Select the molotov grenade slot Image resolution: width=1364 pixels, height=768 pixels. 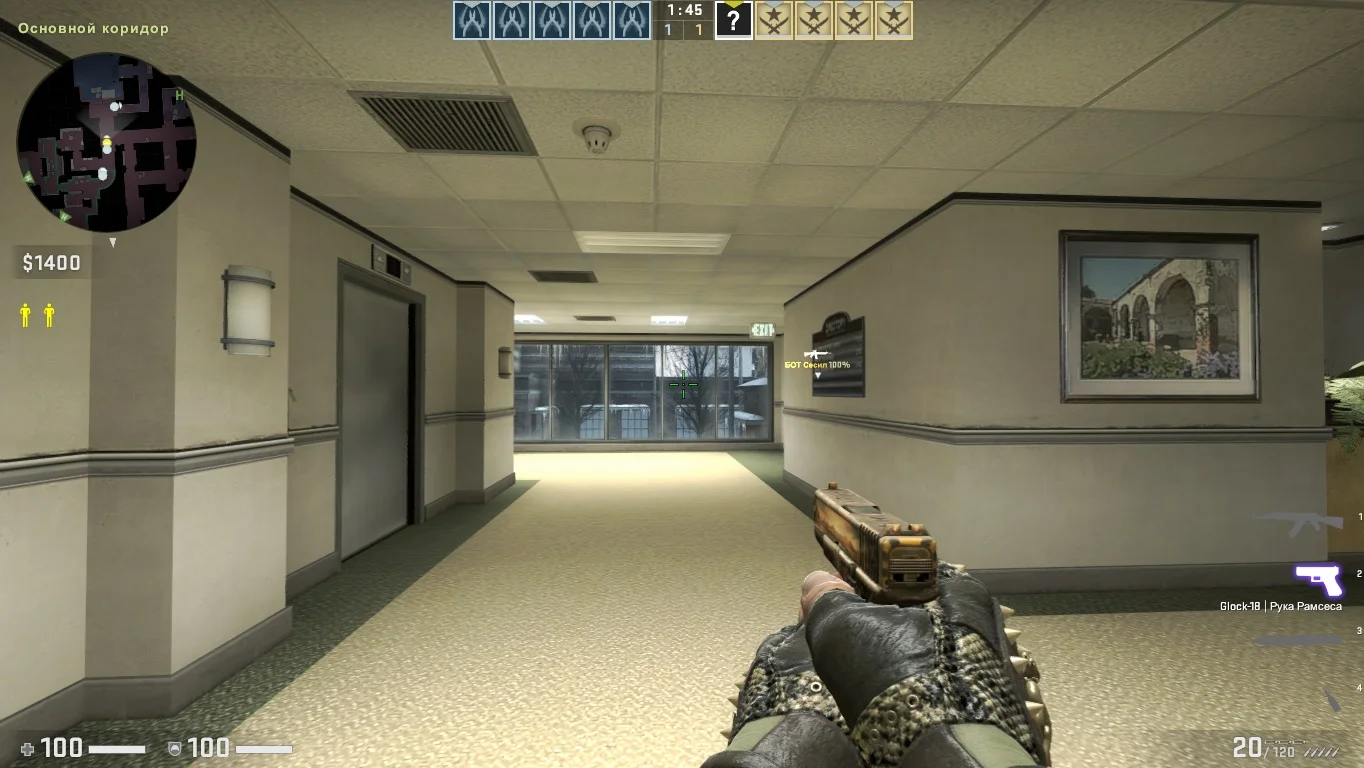1331,698
